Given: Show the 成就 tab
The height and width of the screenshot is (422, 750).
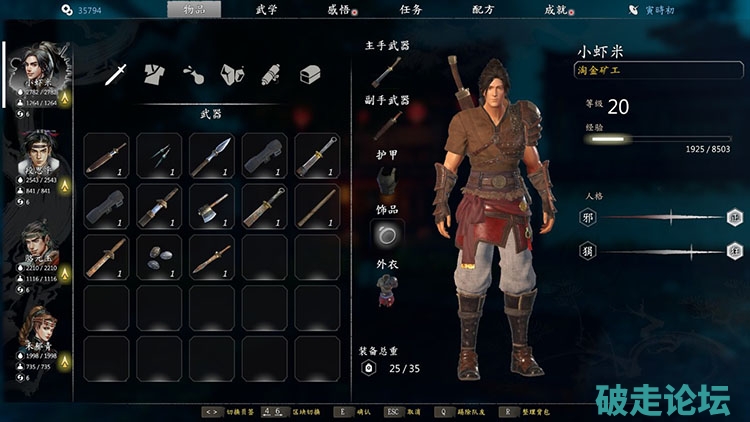Looking at the screenshot, I should [x=556, y=9].
